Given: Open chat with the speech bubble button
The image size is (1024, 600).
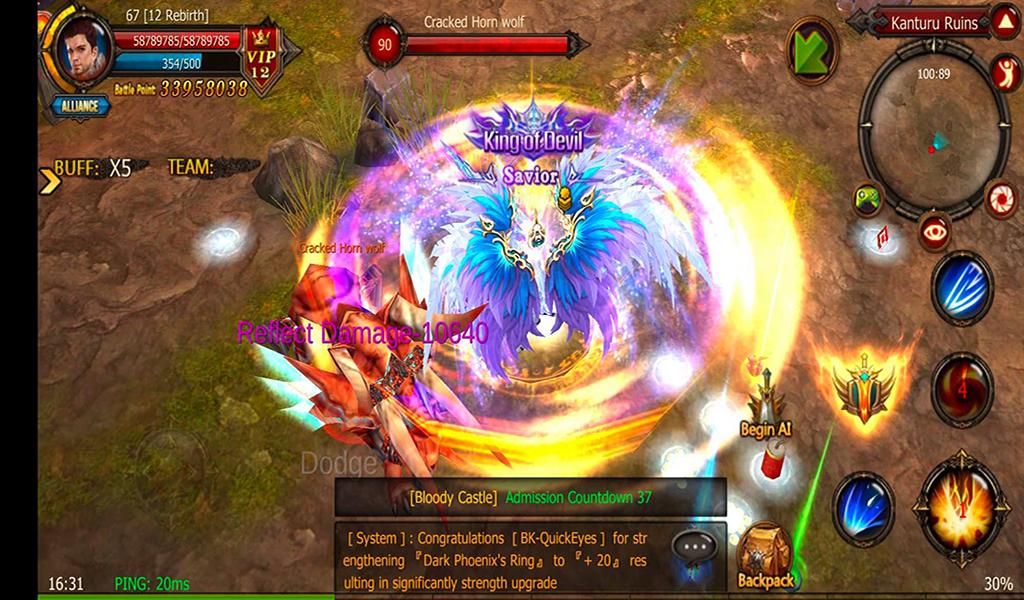Looking at the screenshot, I should click(694, 546).
